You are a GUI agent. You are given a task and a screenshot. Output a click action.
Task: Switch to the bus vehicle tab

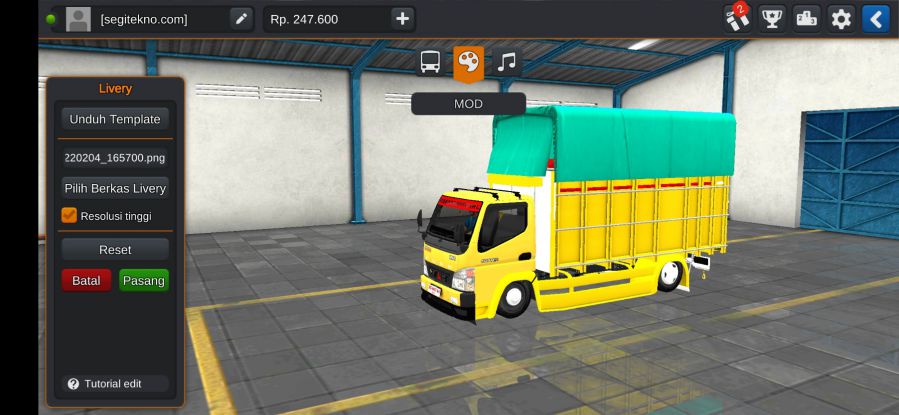coord(431,62)
